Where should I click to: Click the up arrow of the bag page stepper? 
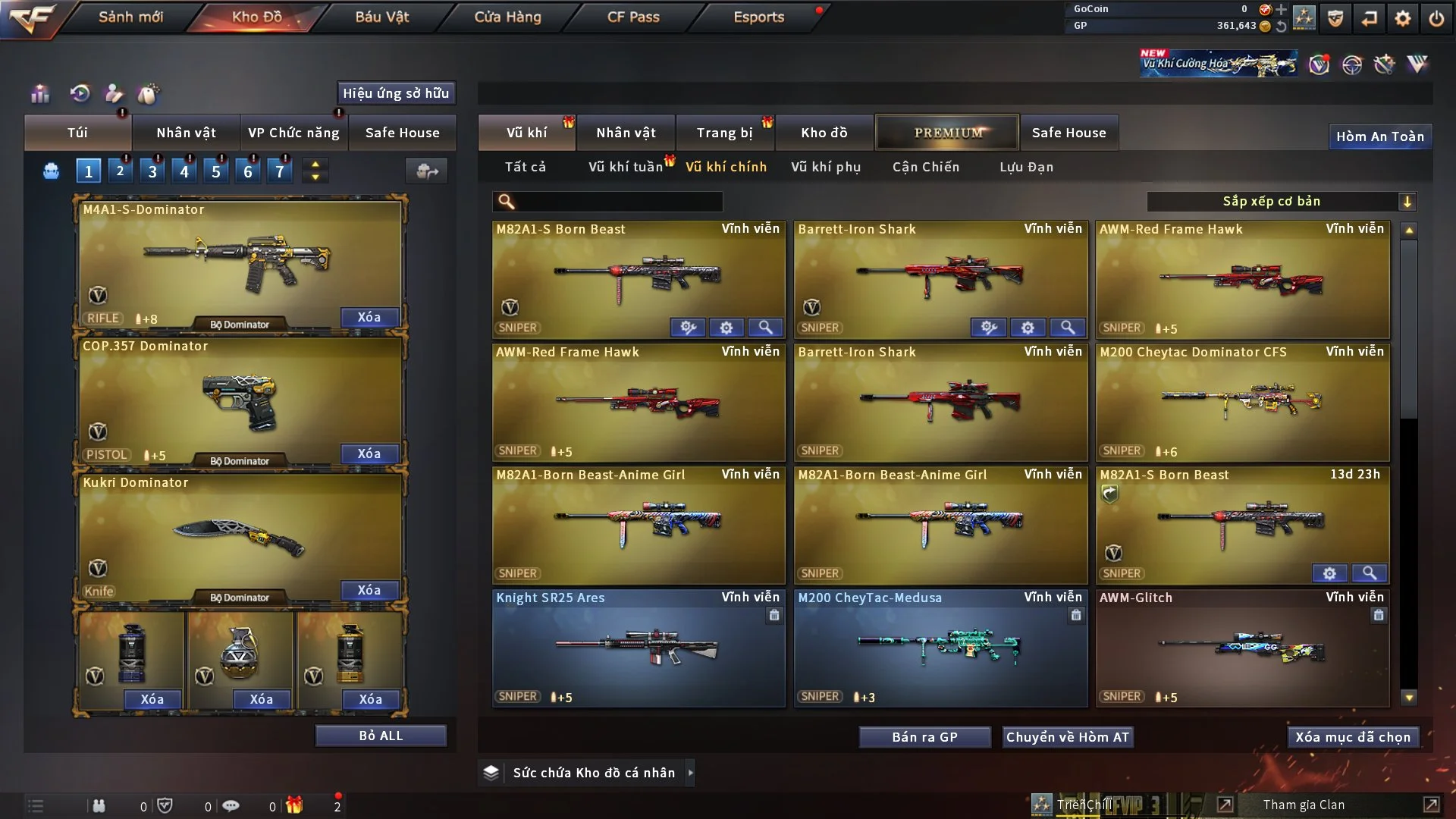(x=315, y=164)
